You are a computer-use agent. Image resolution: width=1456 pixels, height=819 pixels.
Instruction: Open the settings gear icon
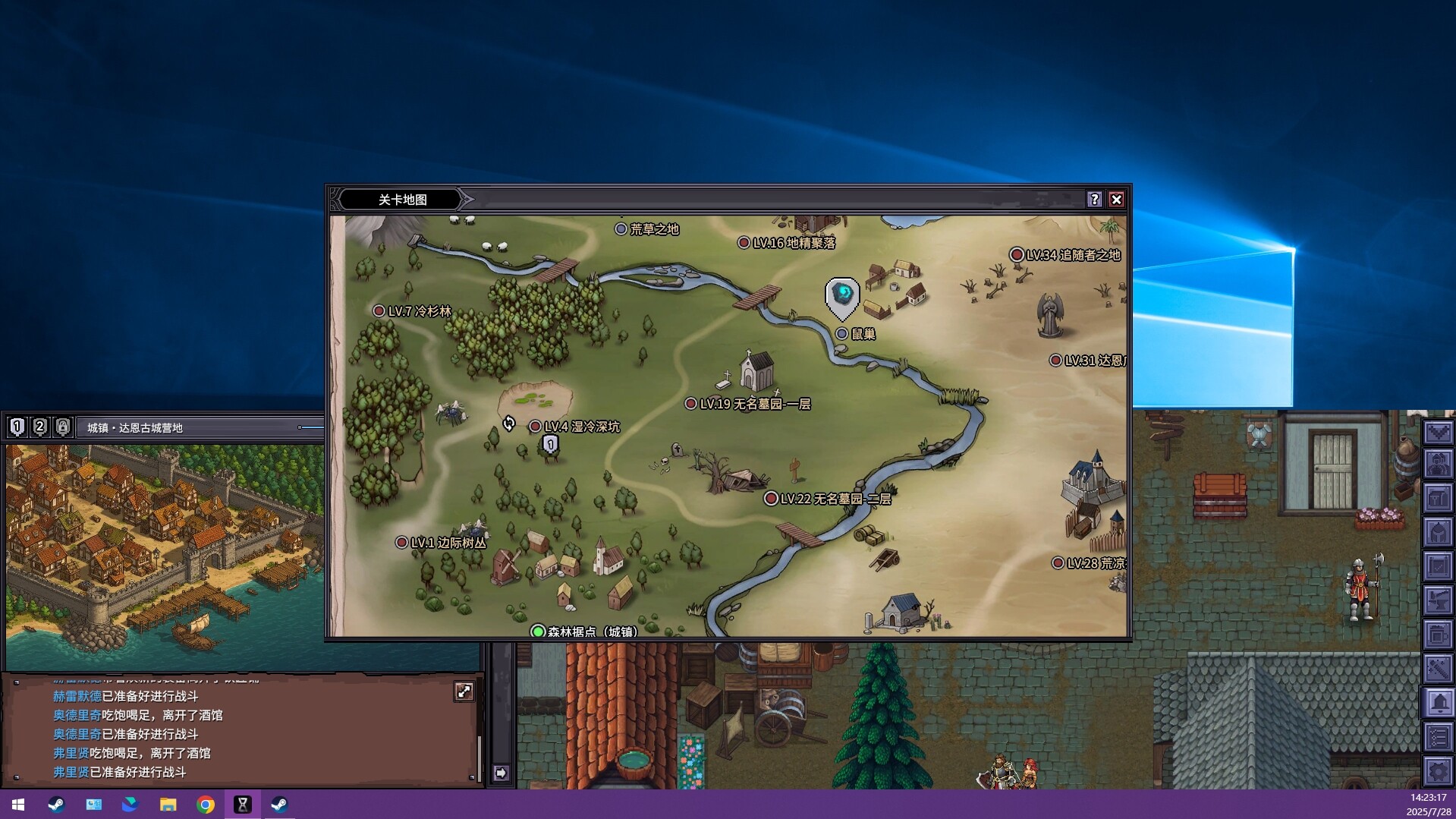(1438, 771)
